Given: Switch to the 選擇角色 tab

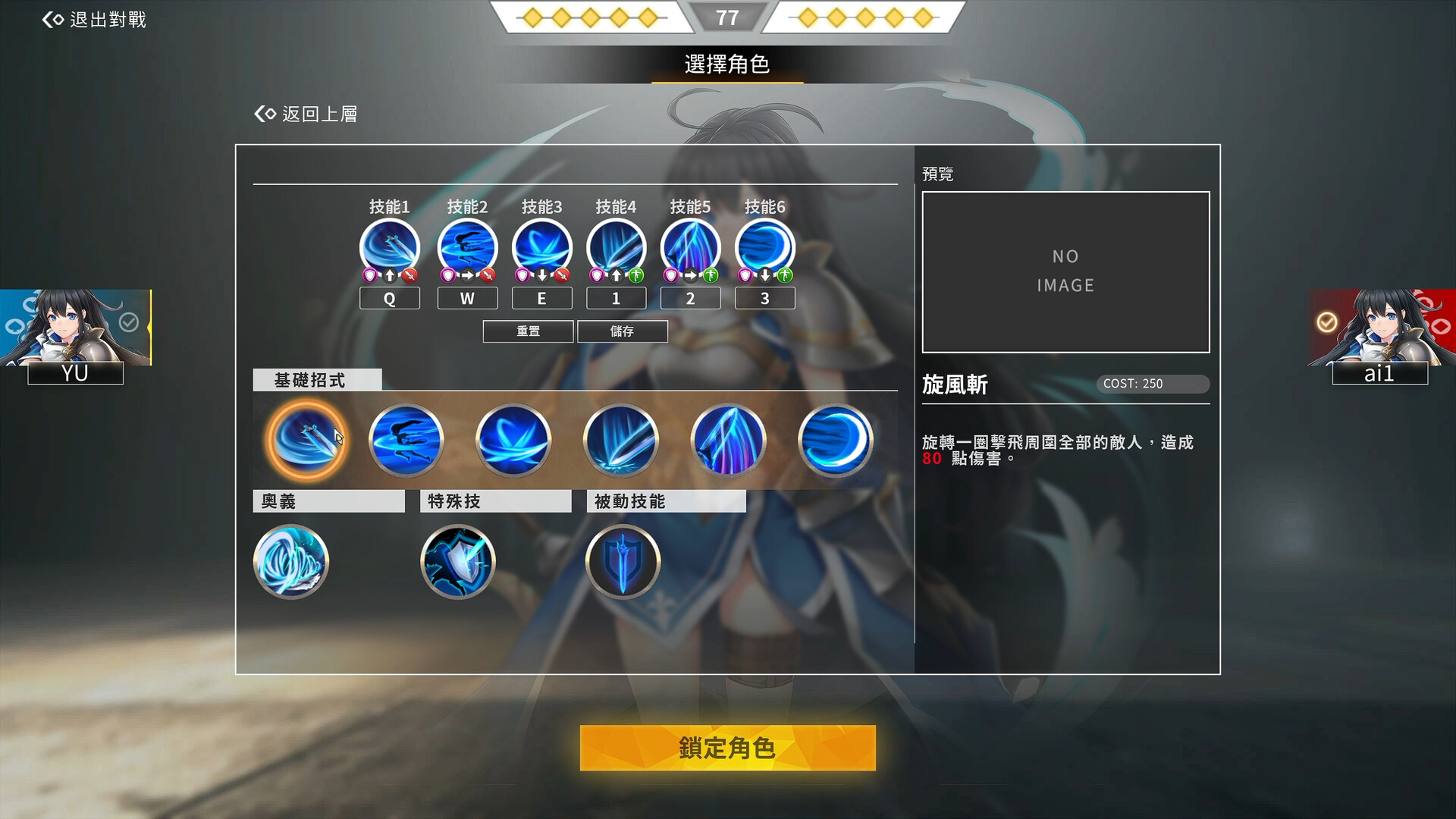Looking at the screenshot, I should pos(726,65).
